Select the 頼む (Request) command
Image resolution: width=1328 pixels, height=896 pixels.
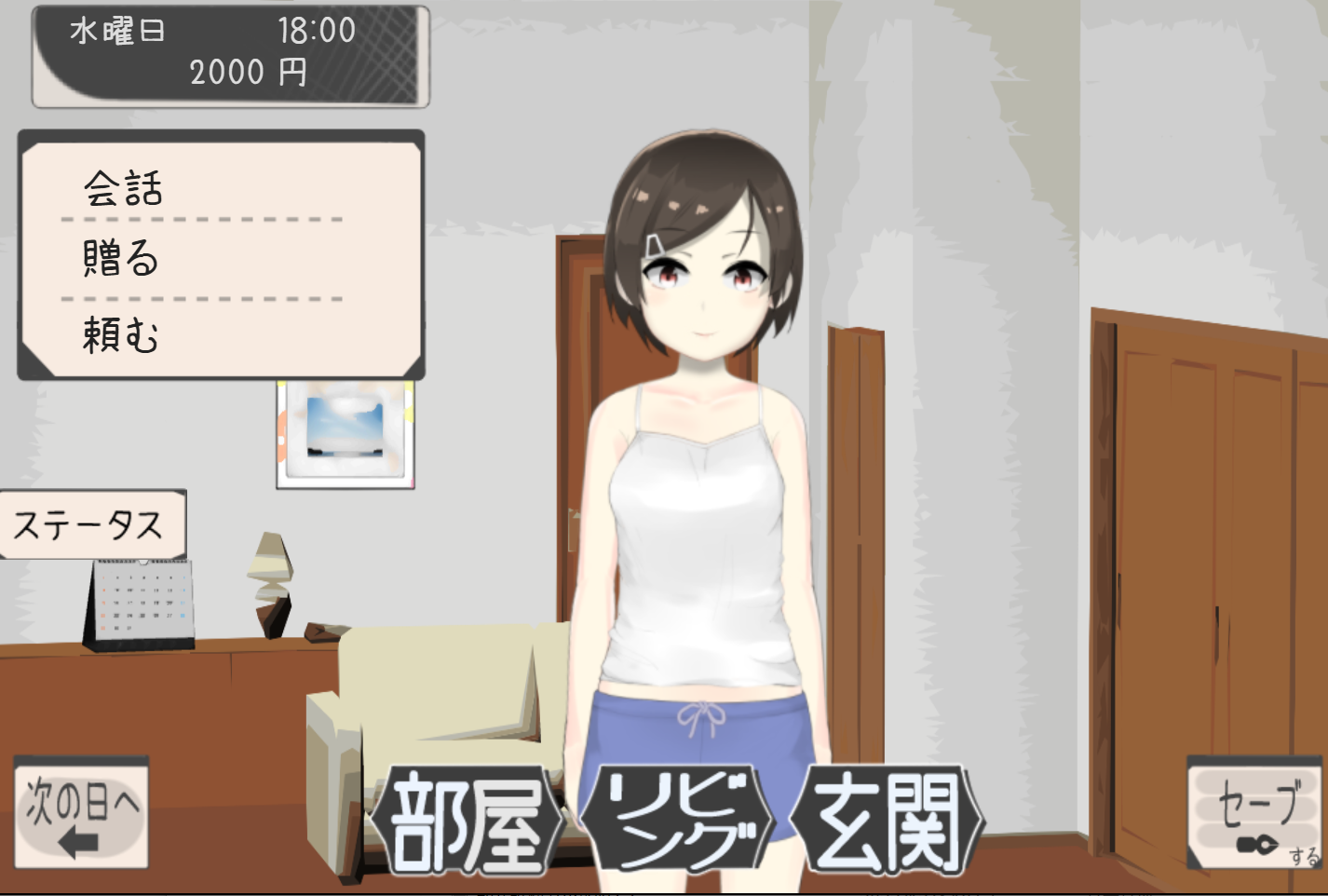121,332
